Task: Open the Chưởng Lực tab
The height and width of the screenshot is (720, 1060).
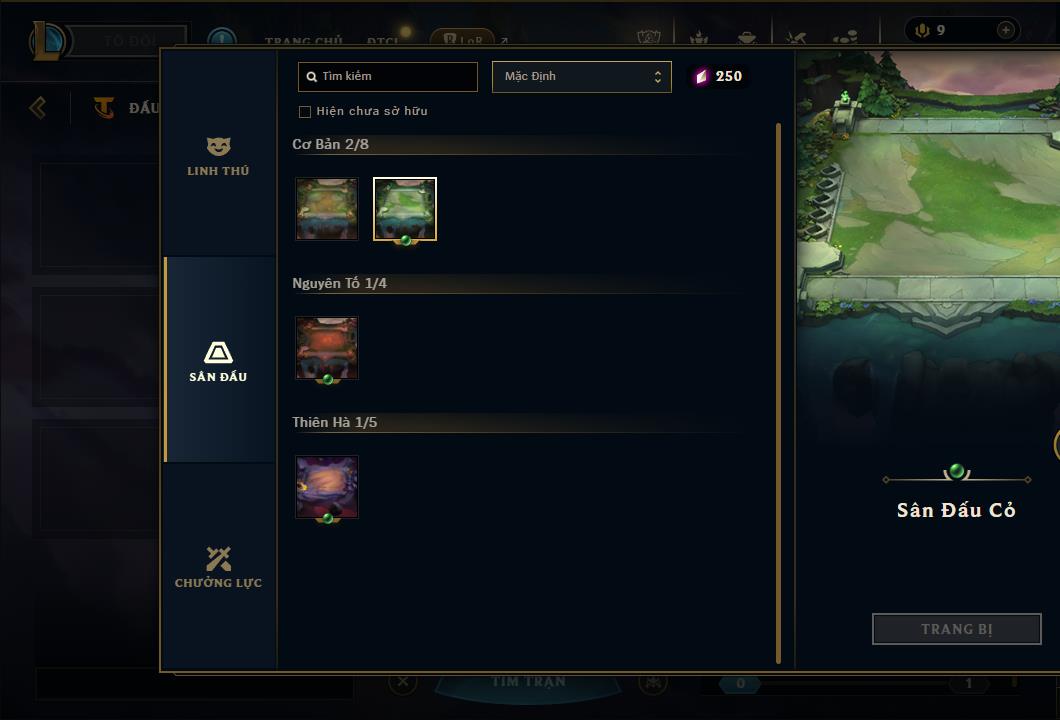Action: click(218, 567)
